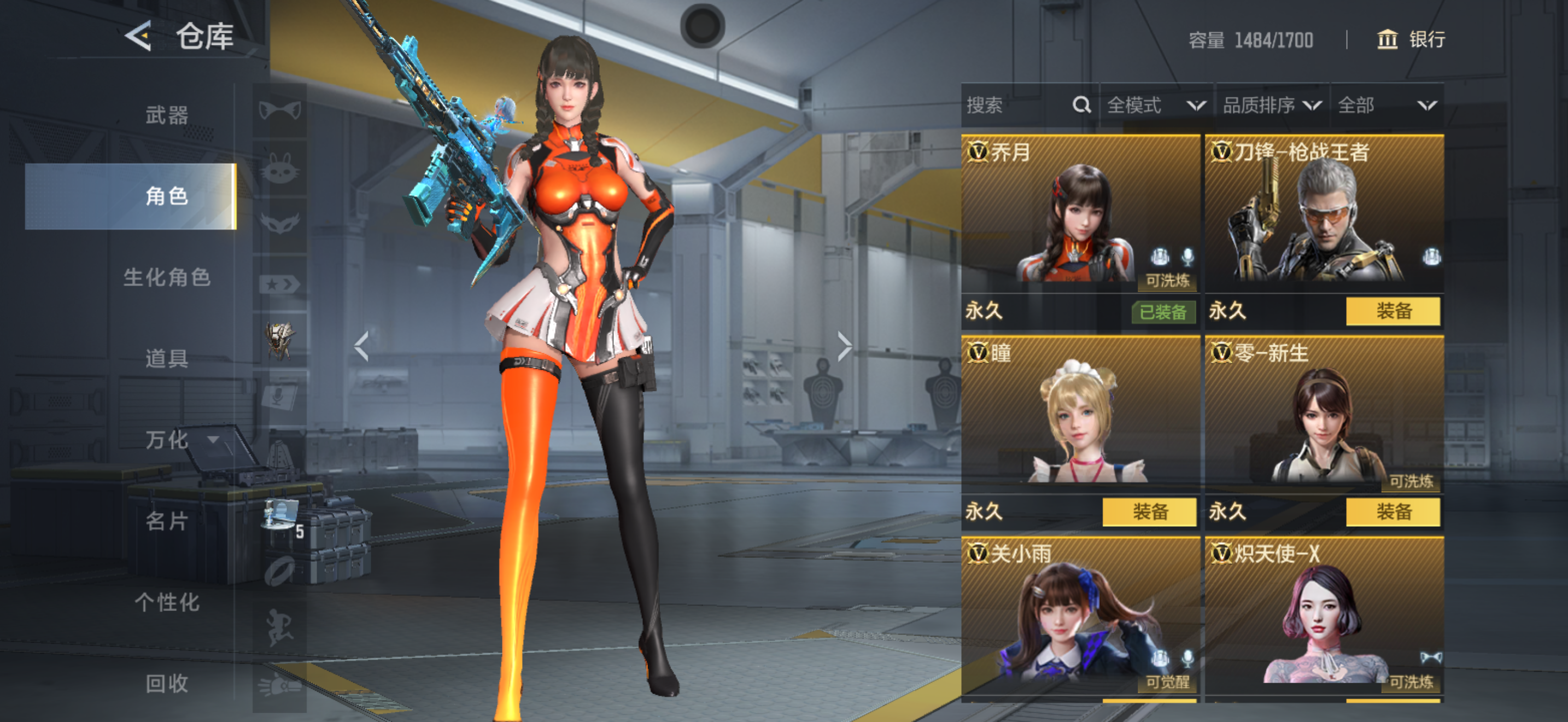Select the 角色 category tab
1568x722 pixels.
(x=166, y=196)
